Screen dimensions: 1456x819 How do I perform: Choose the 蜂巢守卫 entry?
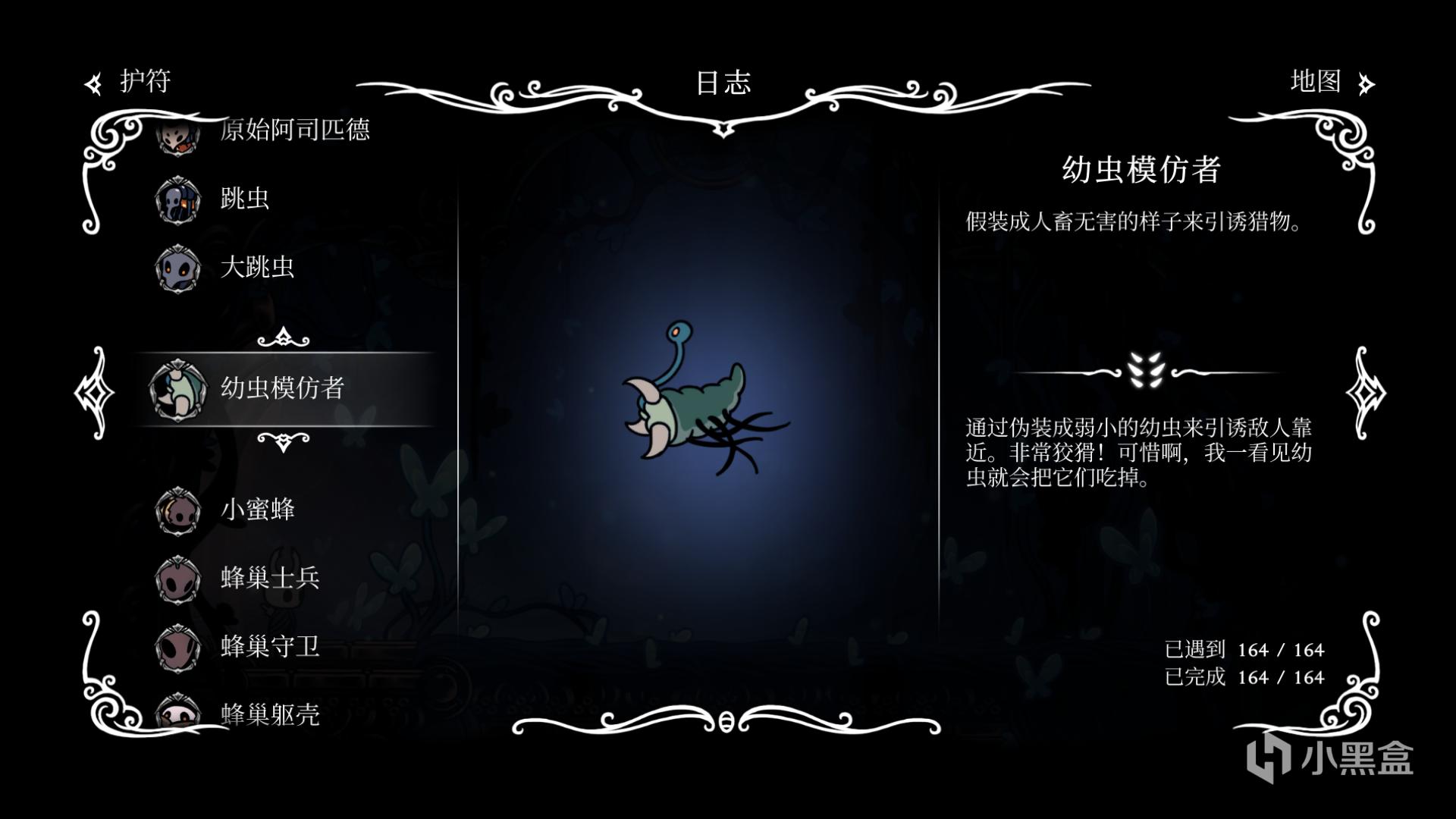pos(270,646)
